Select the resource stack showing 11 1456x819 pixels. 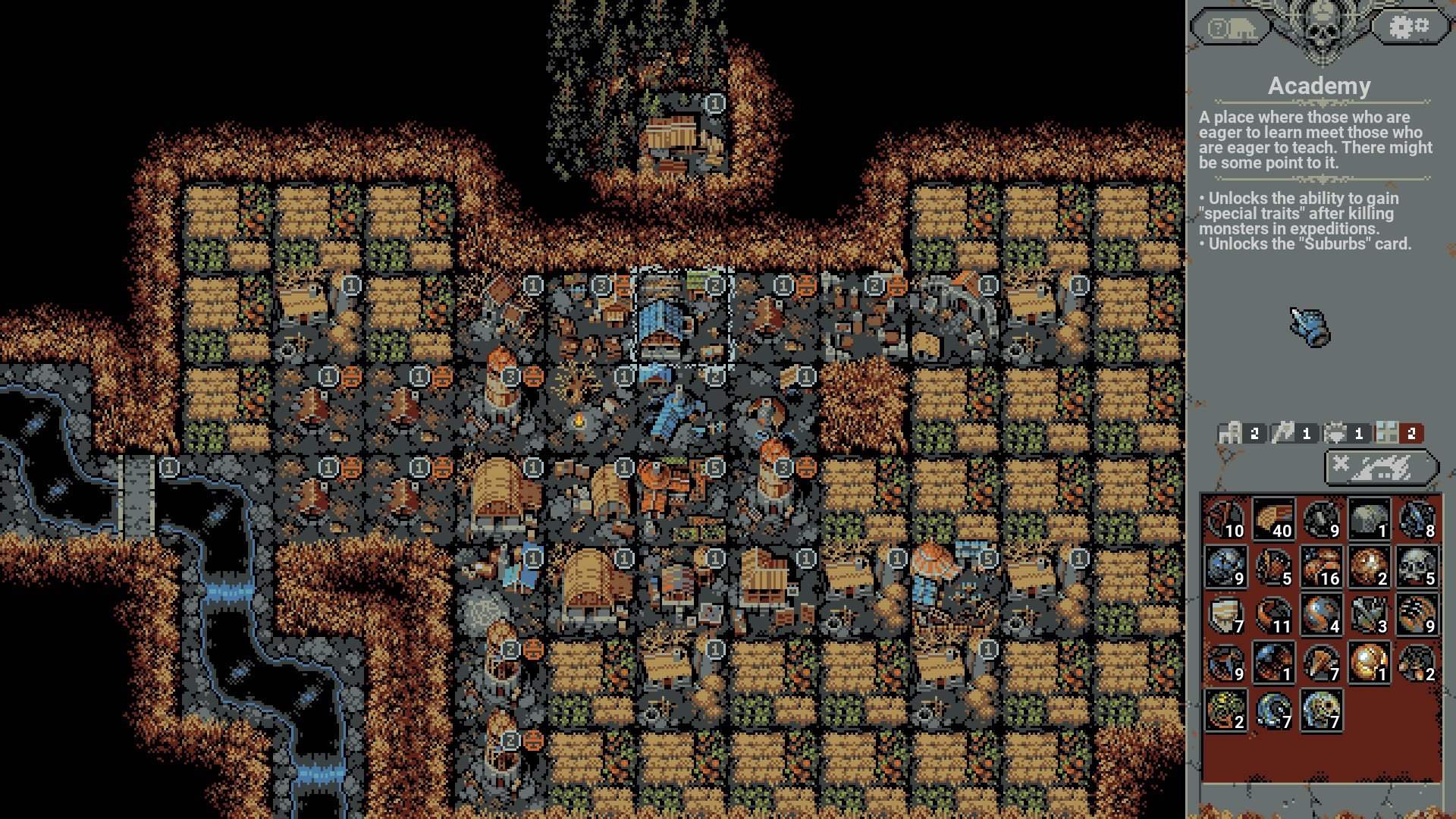pos(1273,615)
